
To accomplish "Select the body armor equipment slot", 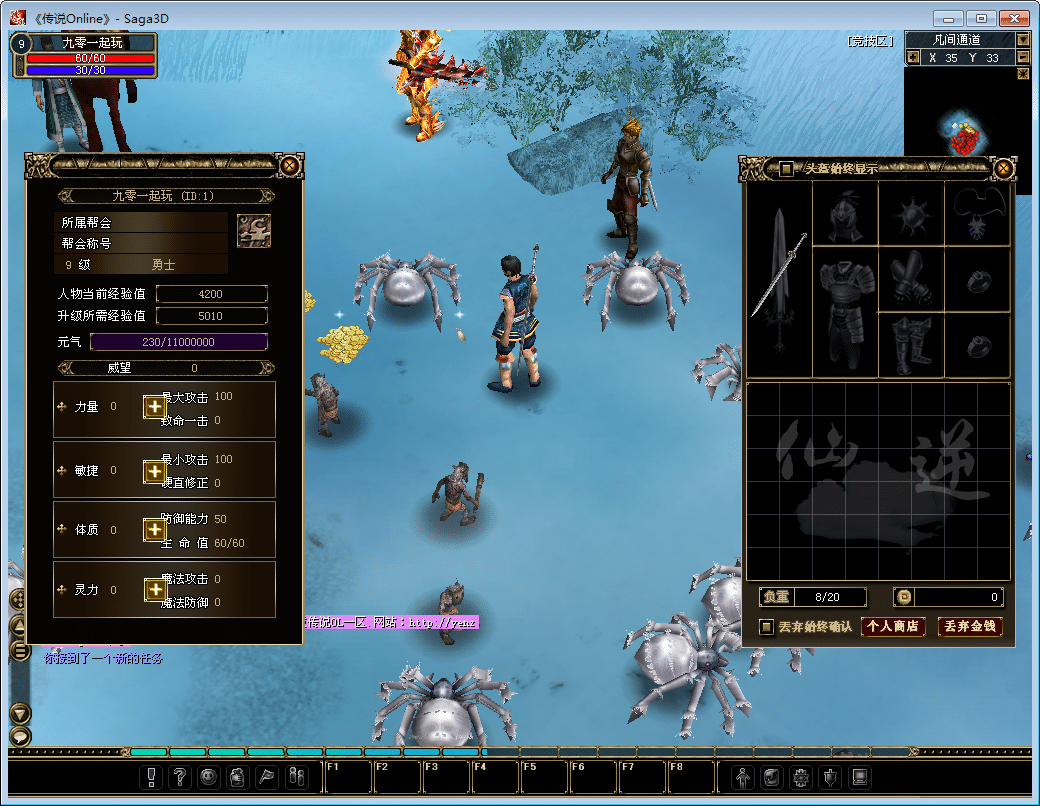I will pyautogui.click(x=845, y=310).
